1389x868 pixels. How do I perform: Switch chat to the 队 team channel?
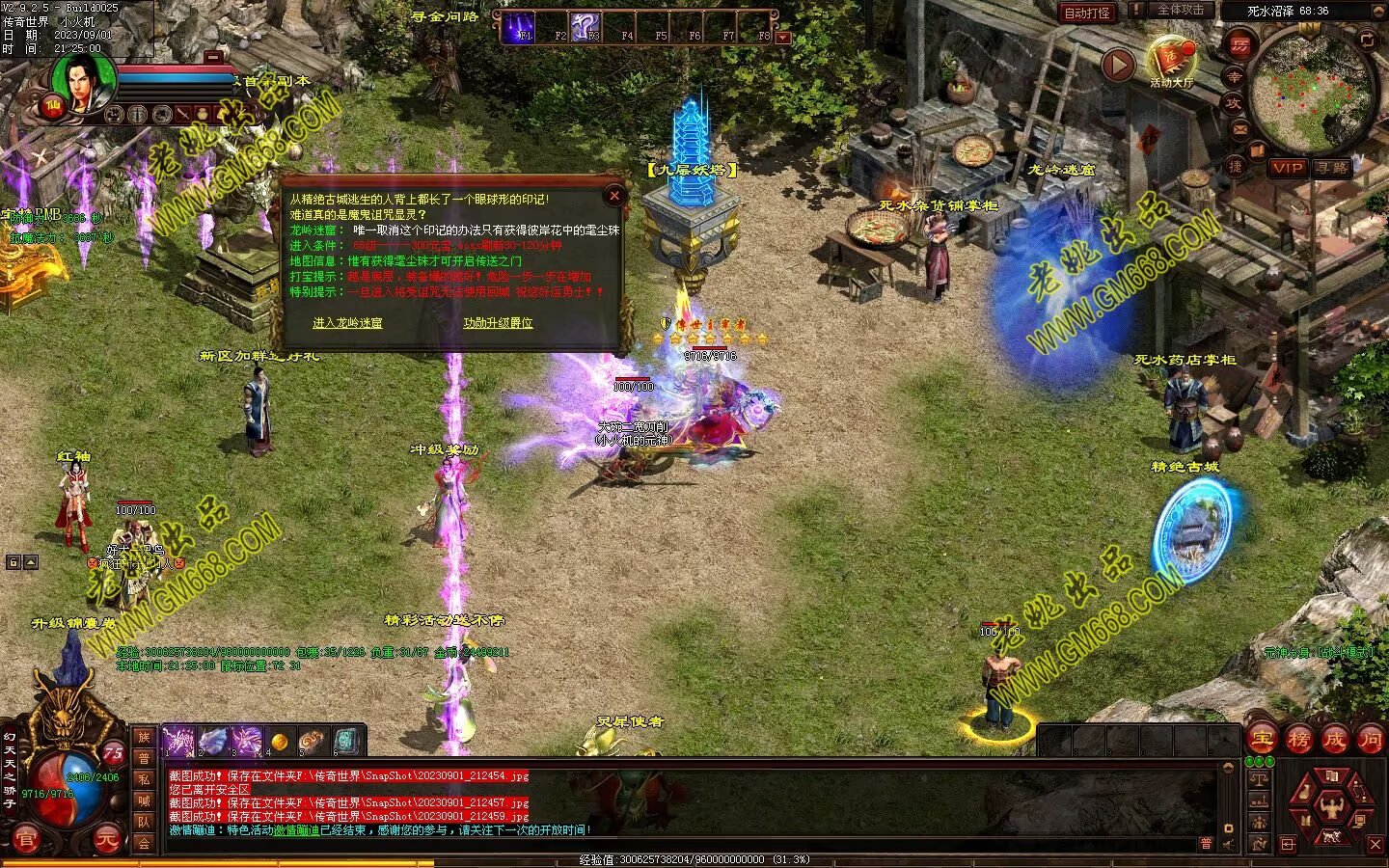[144, 822]
